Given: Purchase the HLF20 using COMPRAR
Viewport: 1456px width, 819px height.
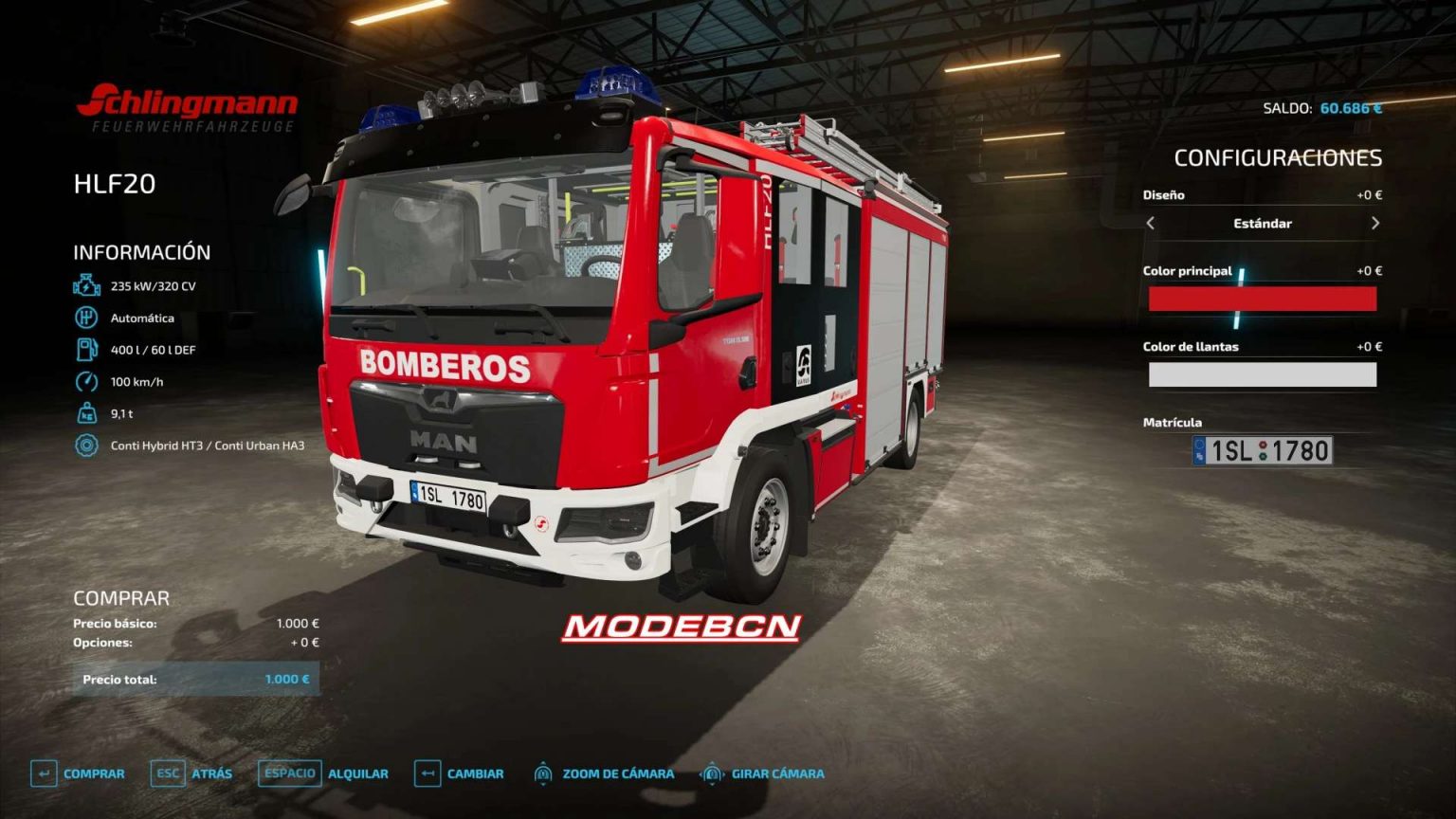Looking at the screenshot, I should click(x=92, y=773).
